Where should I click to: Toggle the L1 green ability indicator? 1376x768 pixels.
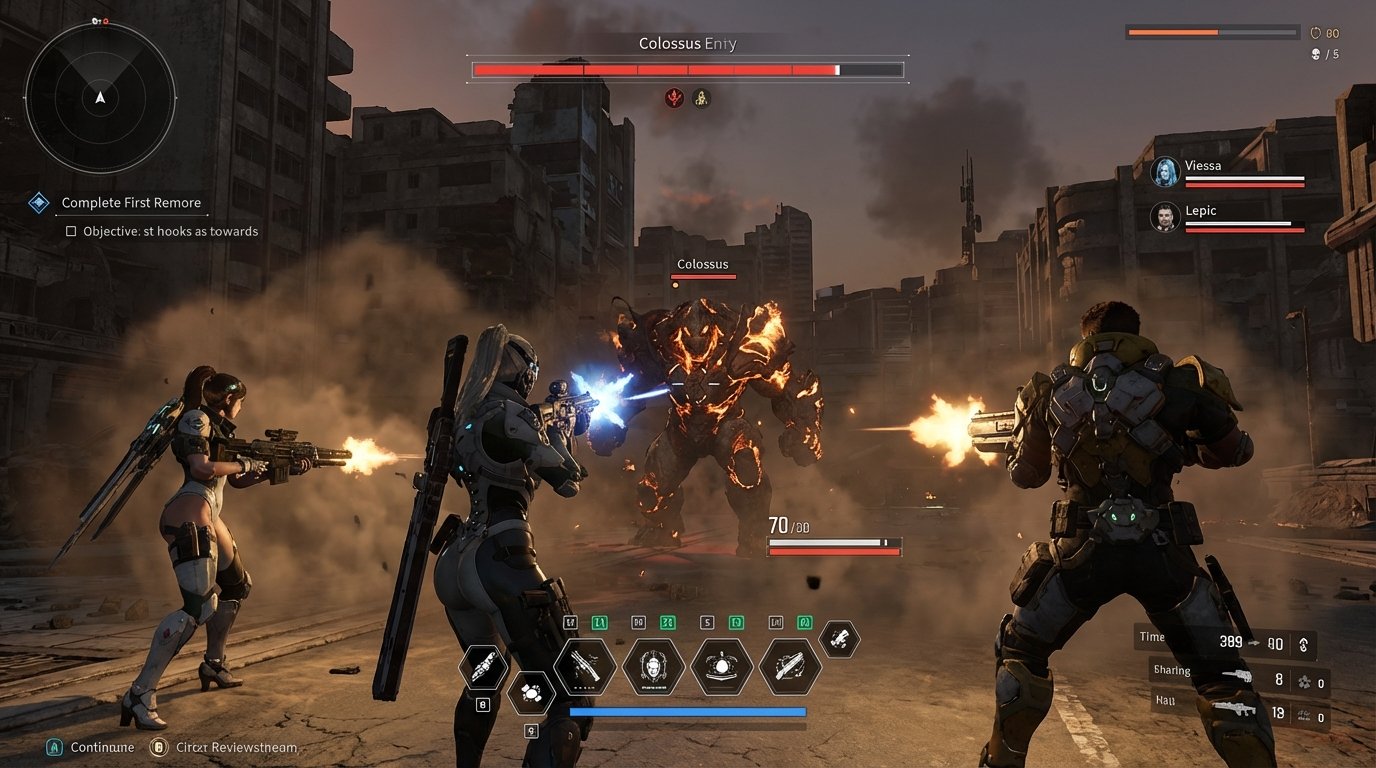pyautogui.click(x=600, y=622)
